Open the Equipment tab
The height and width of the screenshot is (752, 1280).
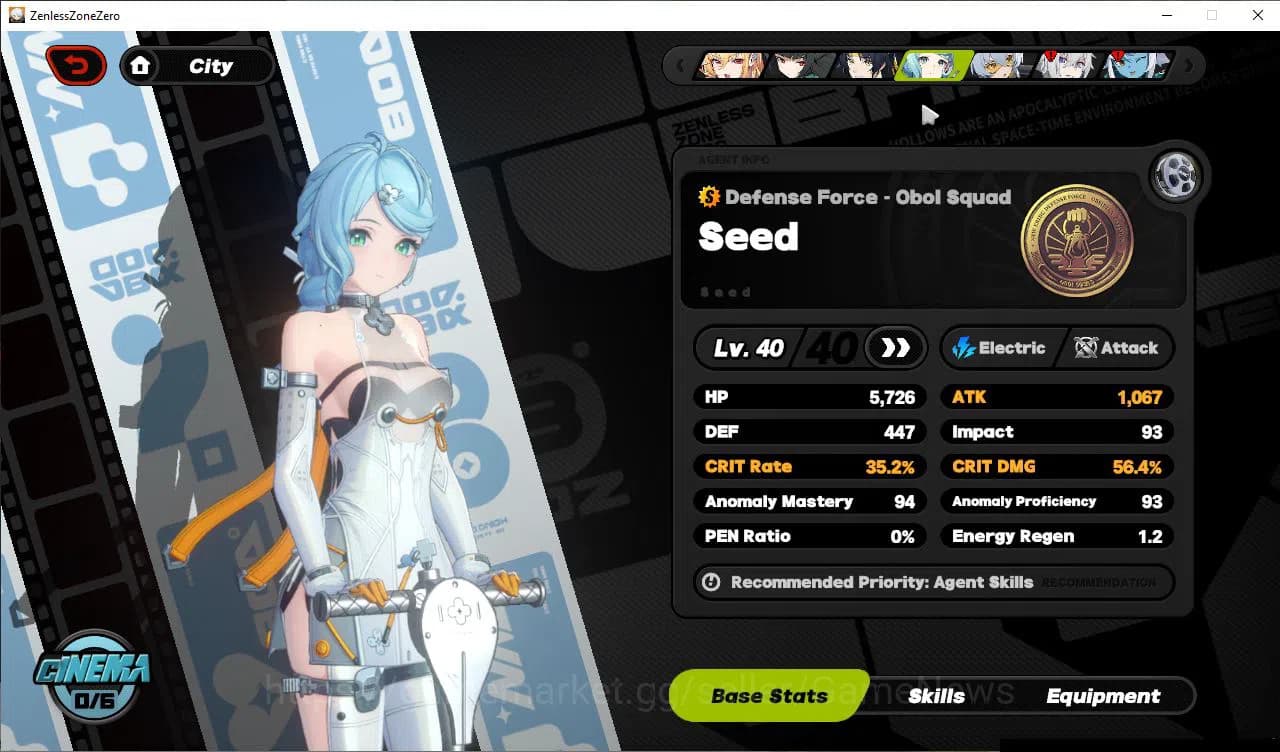click(x=1104, y=695)
